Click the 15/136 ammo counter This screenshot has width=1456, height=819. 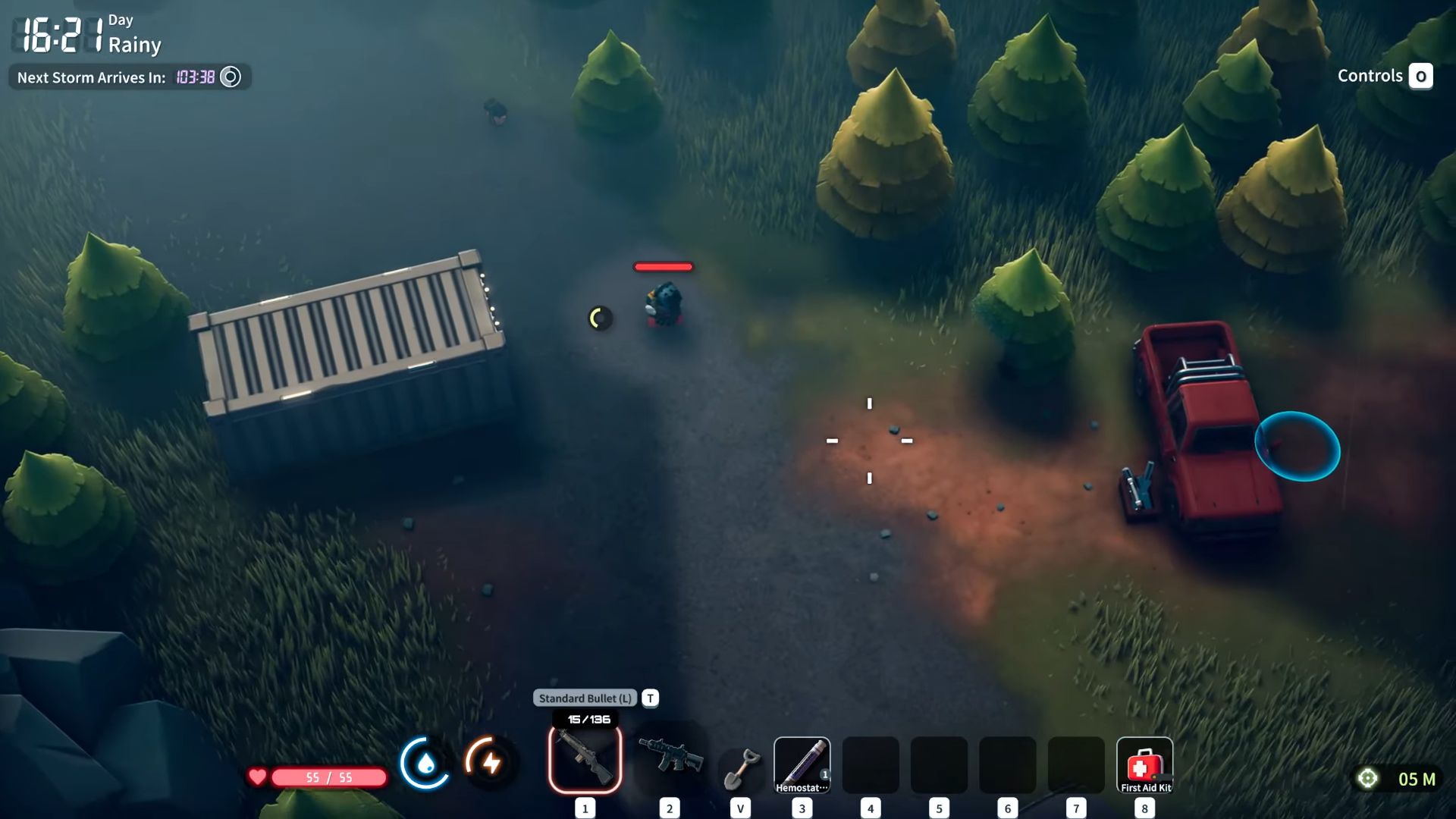[x=584, y=720]
